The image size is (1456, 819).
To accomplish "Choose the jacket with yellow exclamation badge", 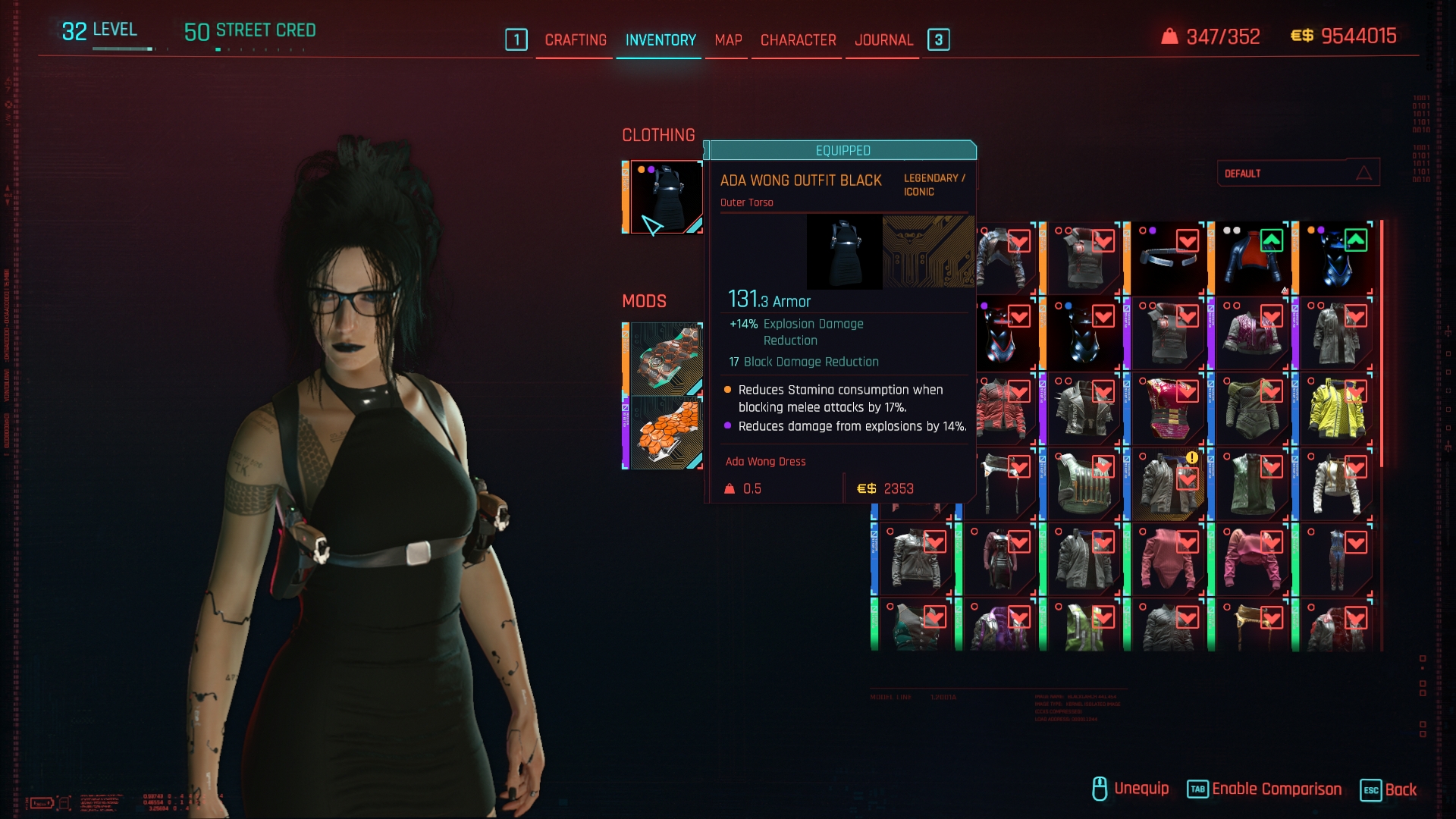I will [x=1167, y=485].
